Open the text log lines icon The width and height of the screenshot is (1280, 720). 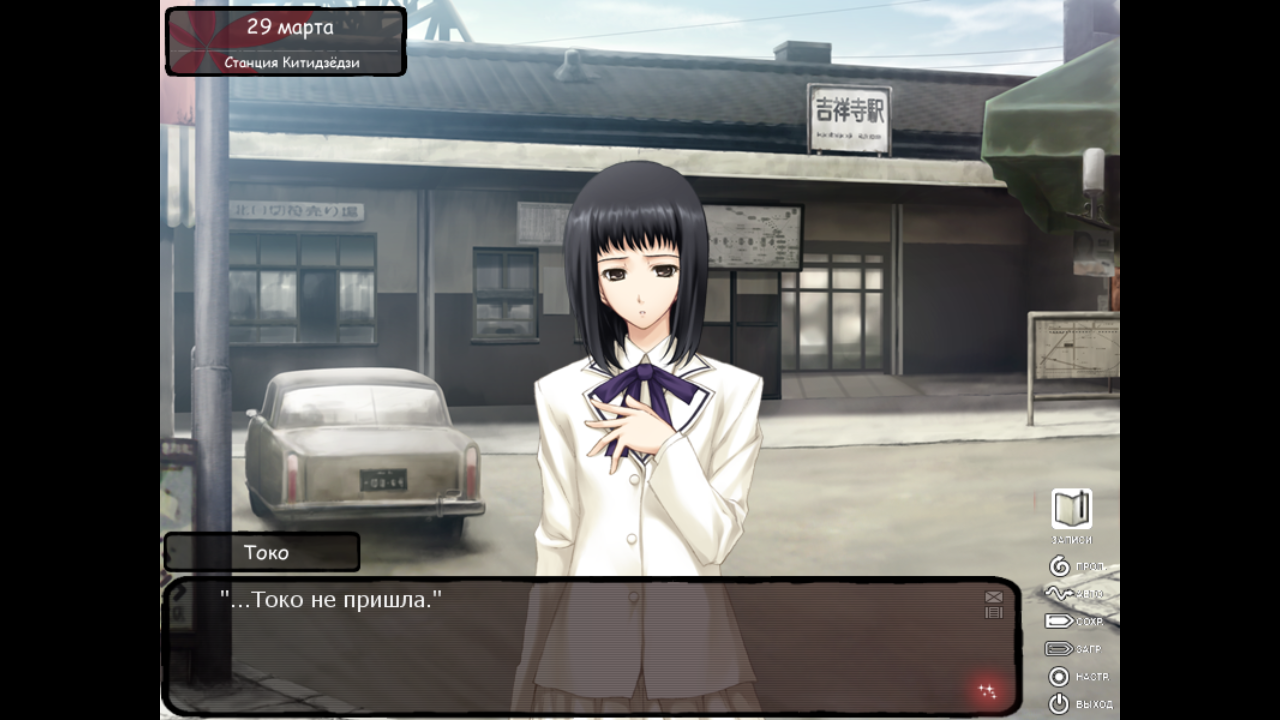[993, 612]
